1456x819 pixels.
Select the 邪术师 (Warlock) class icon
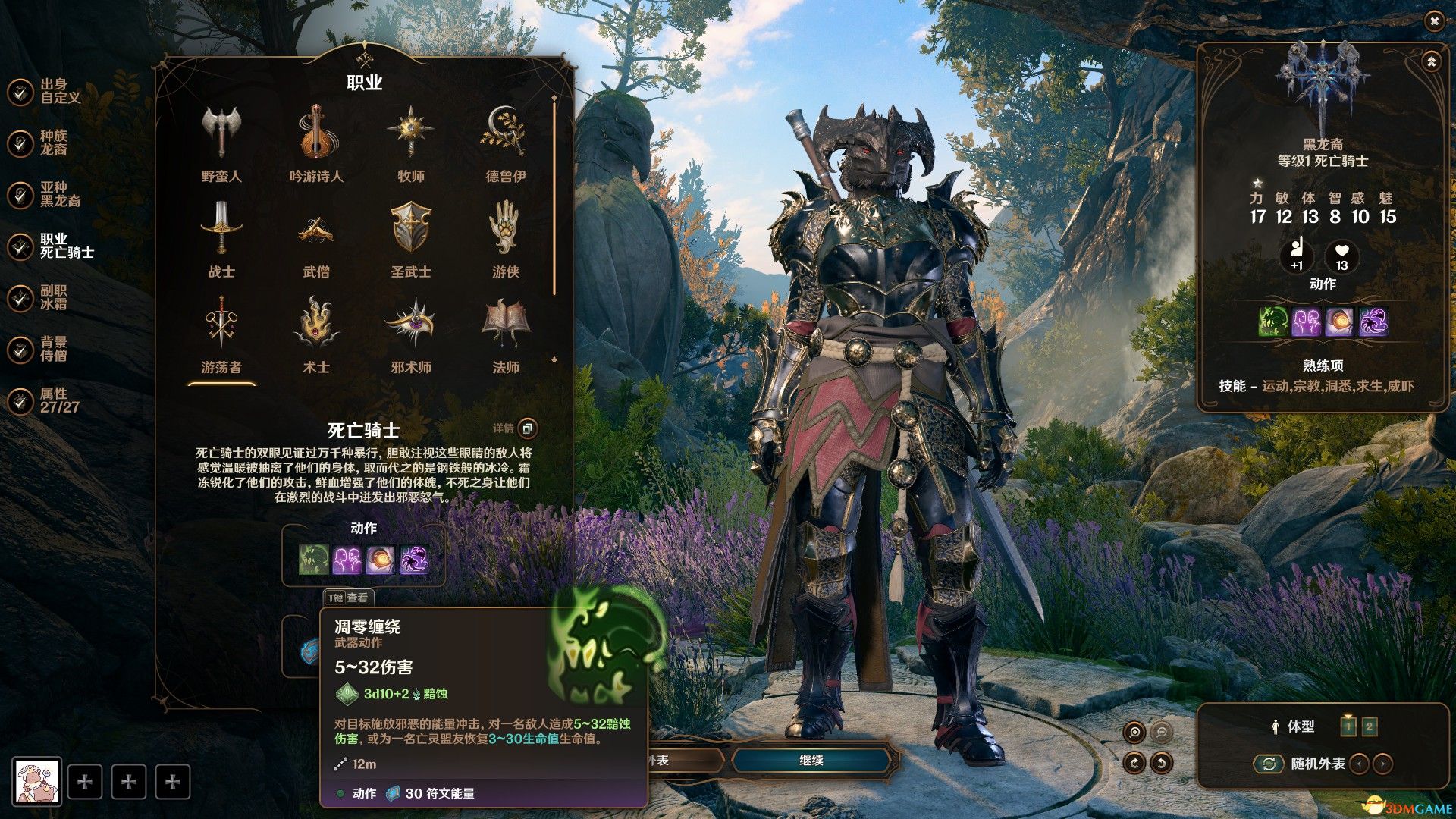click(409, 322)
